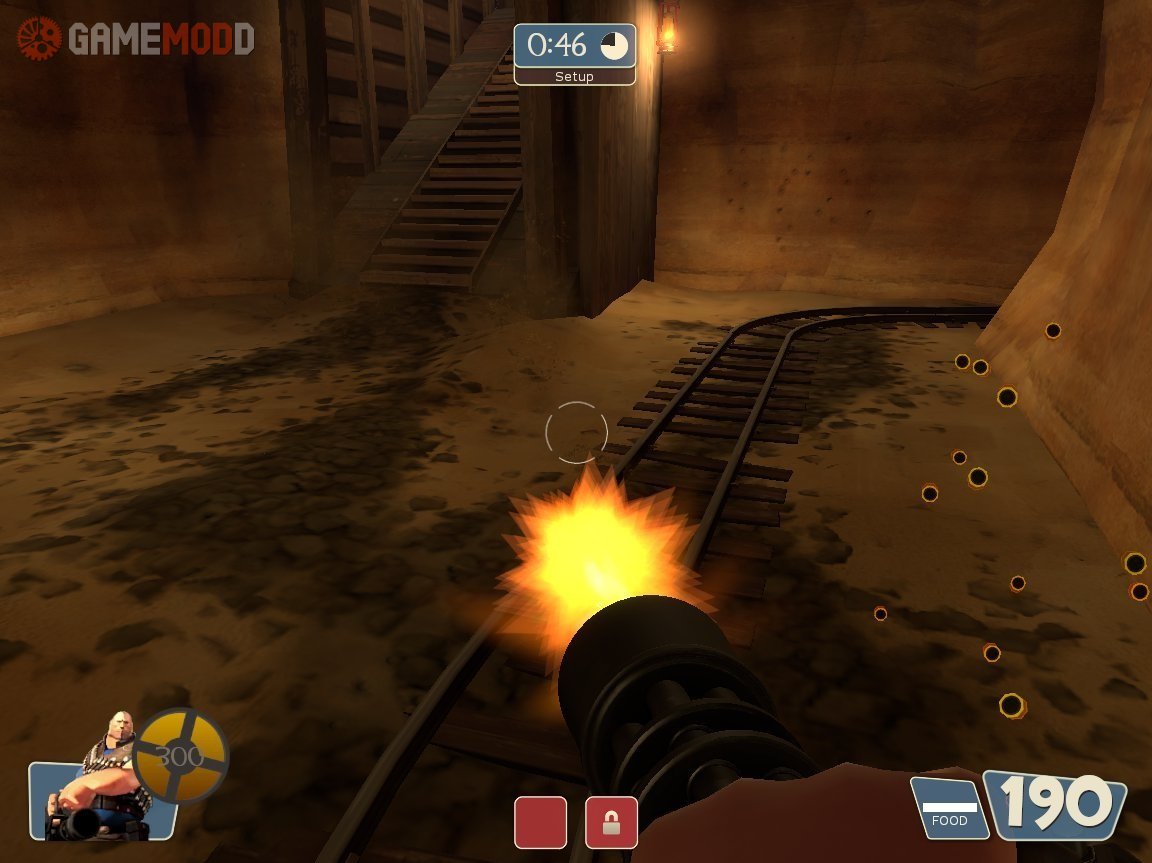Click the plain red control point icon
1152x863 pixels.
coord(540,822)
